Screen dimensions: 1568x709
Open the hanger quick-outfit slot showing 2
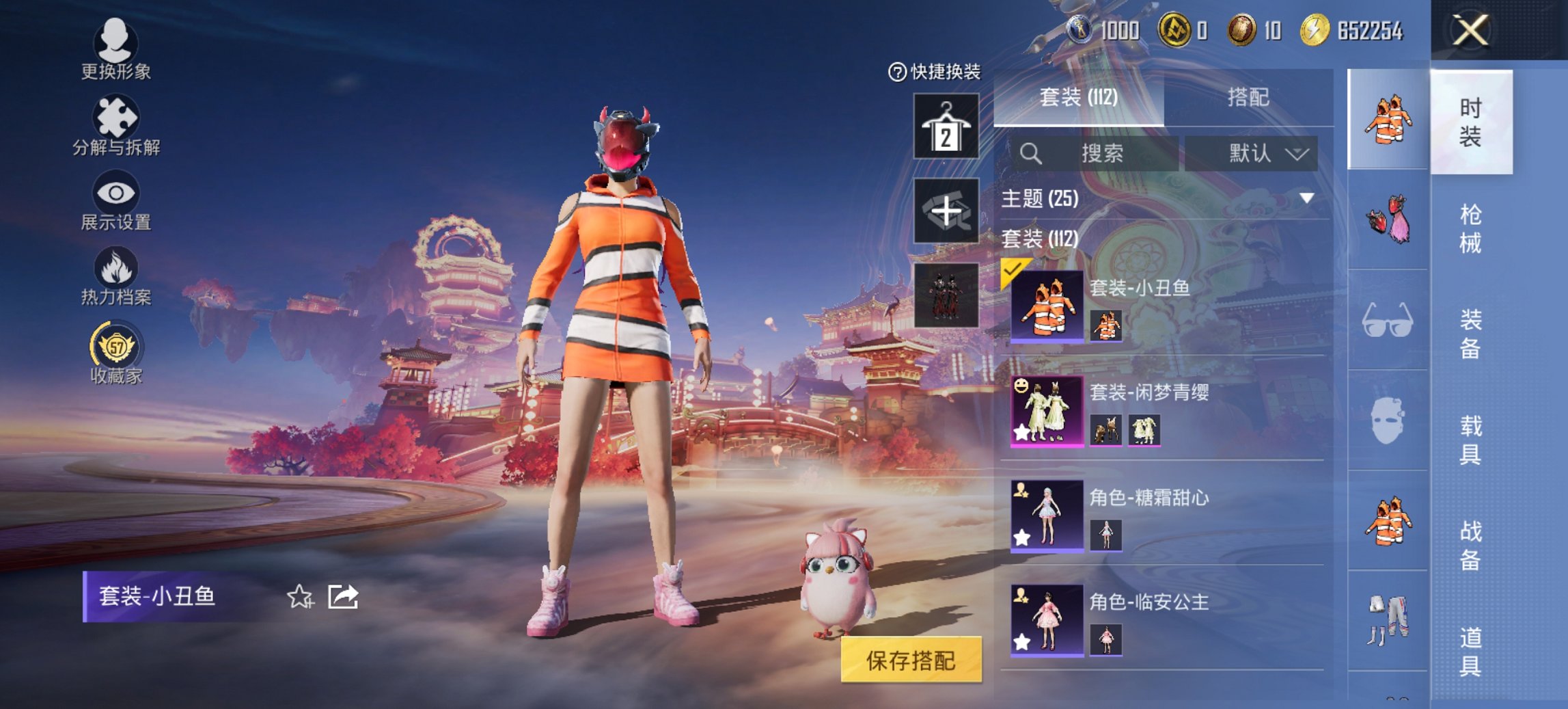(946, 126)
